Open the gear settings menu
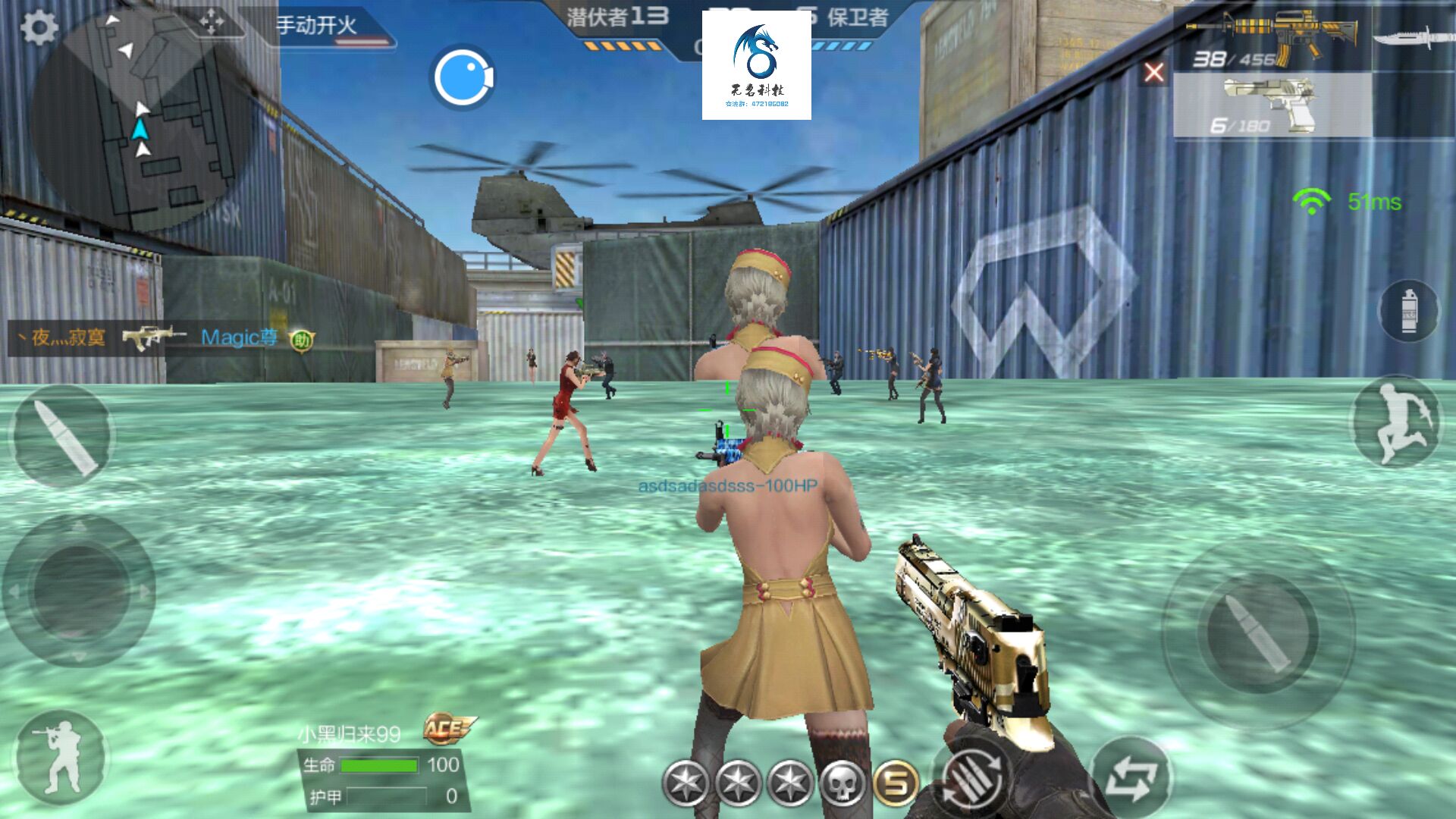This screenshot has width=1456, height=819. [x=39, y=28]
